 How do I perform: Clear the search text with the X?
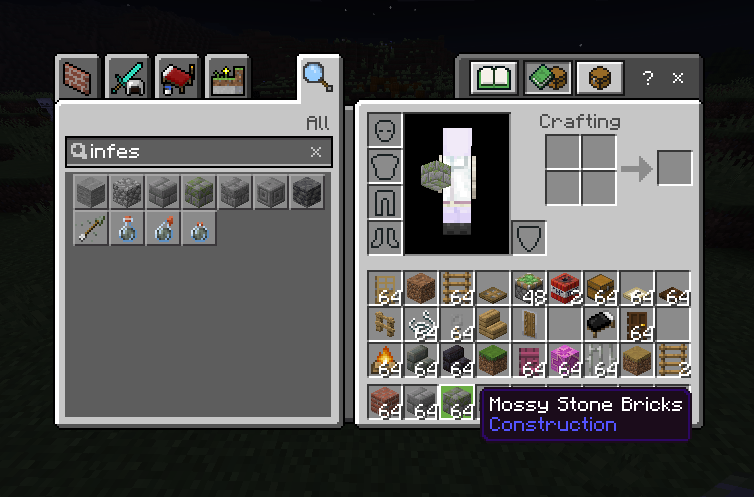click(x=316, y=152)
